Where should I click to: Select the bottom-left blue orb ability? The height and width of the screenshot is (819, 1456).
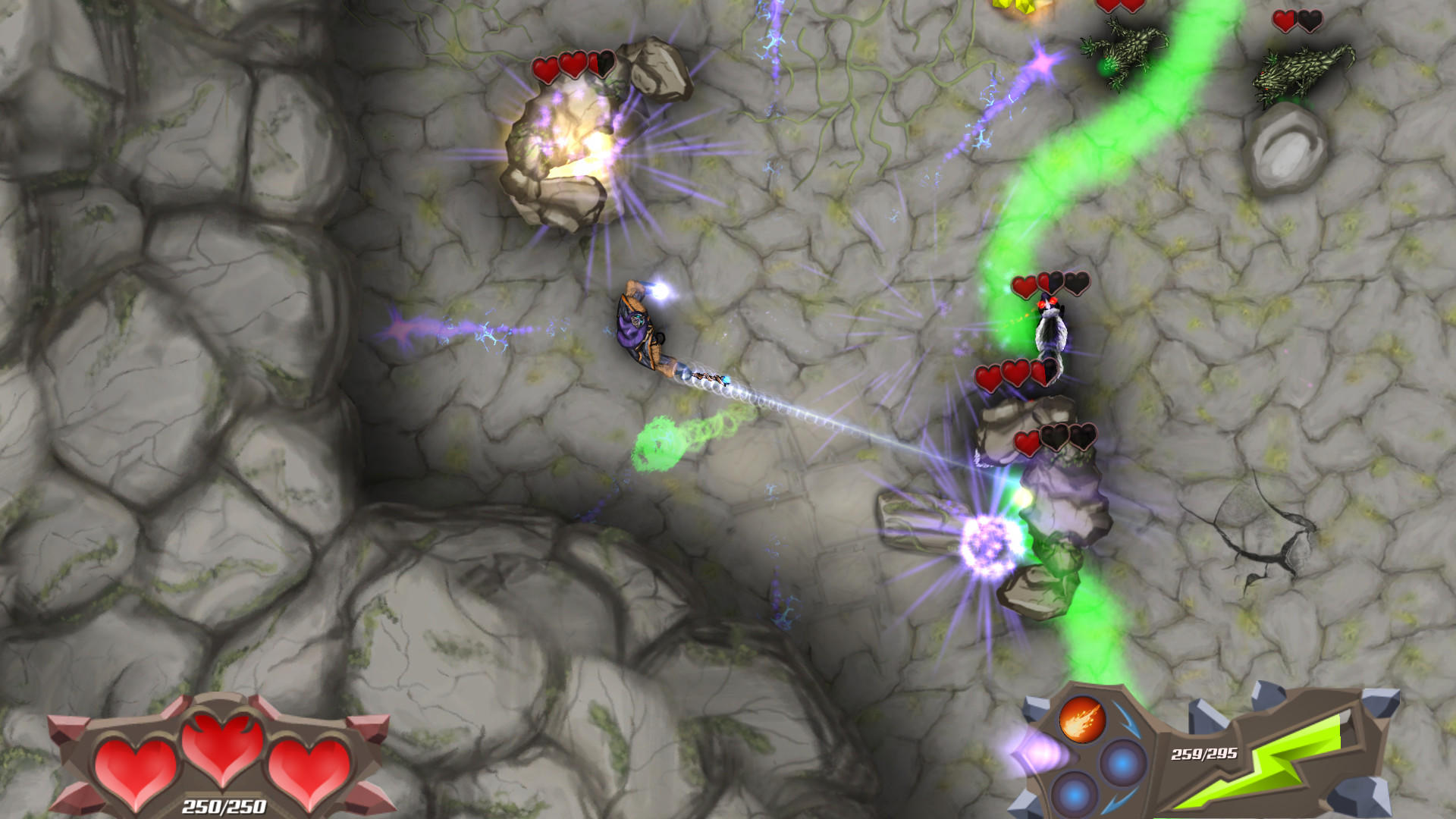click(x=1074, y=797)
